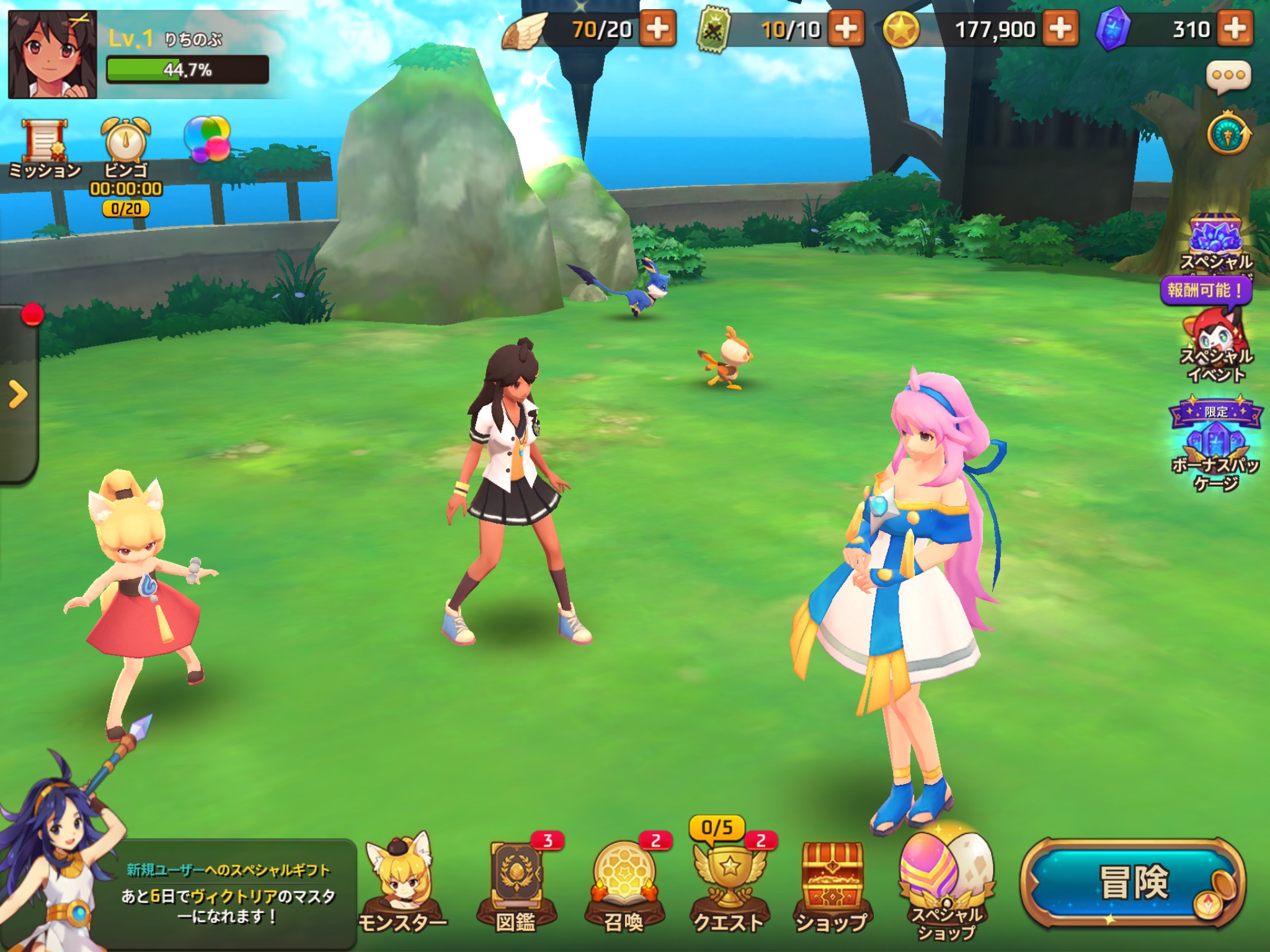Buy more gold coins with plus button

click(1060, 29)
